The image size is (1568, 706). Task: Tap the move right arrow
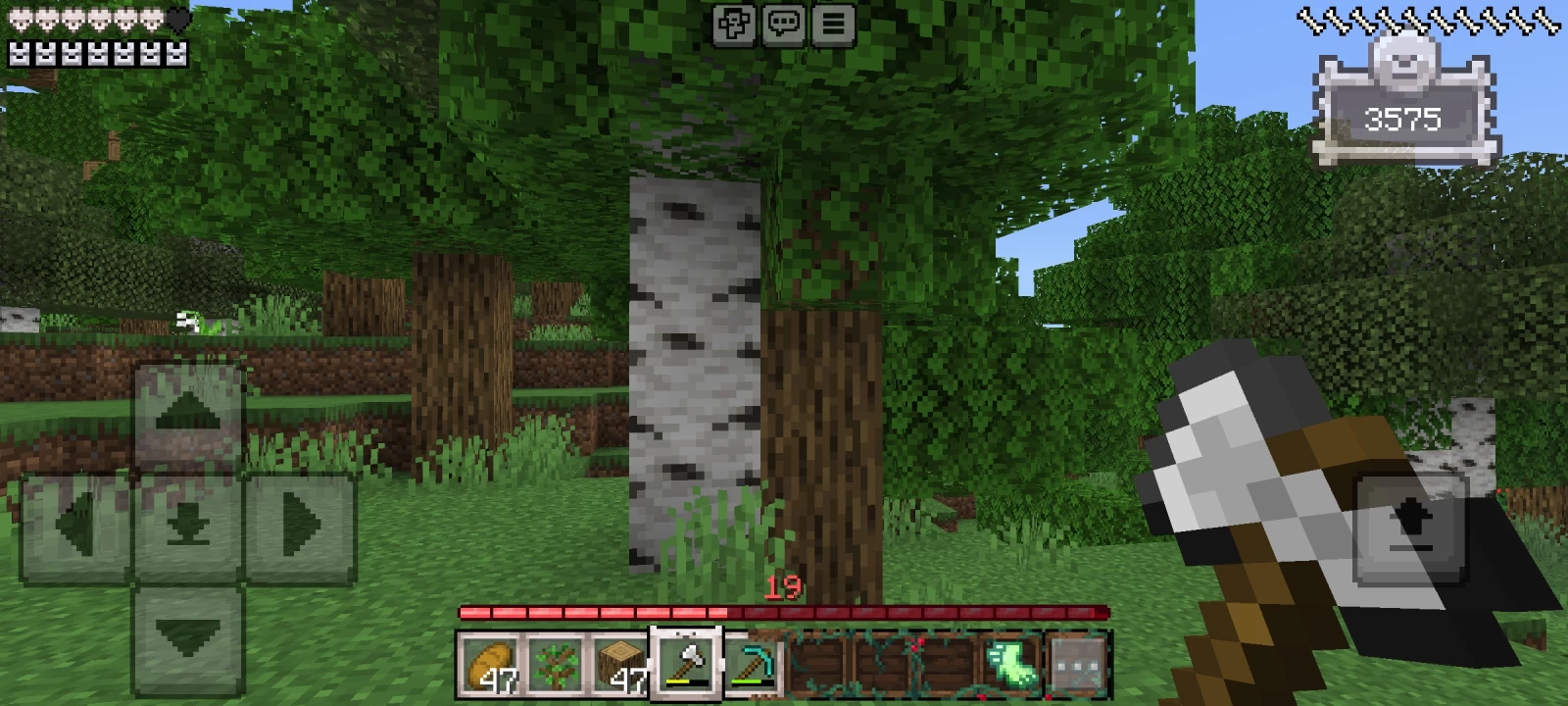point(300,528)
